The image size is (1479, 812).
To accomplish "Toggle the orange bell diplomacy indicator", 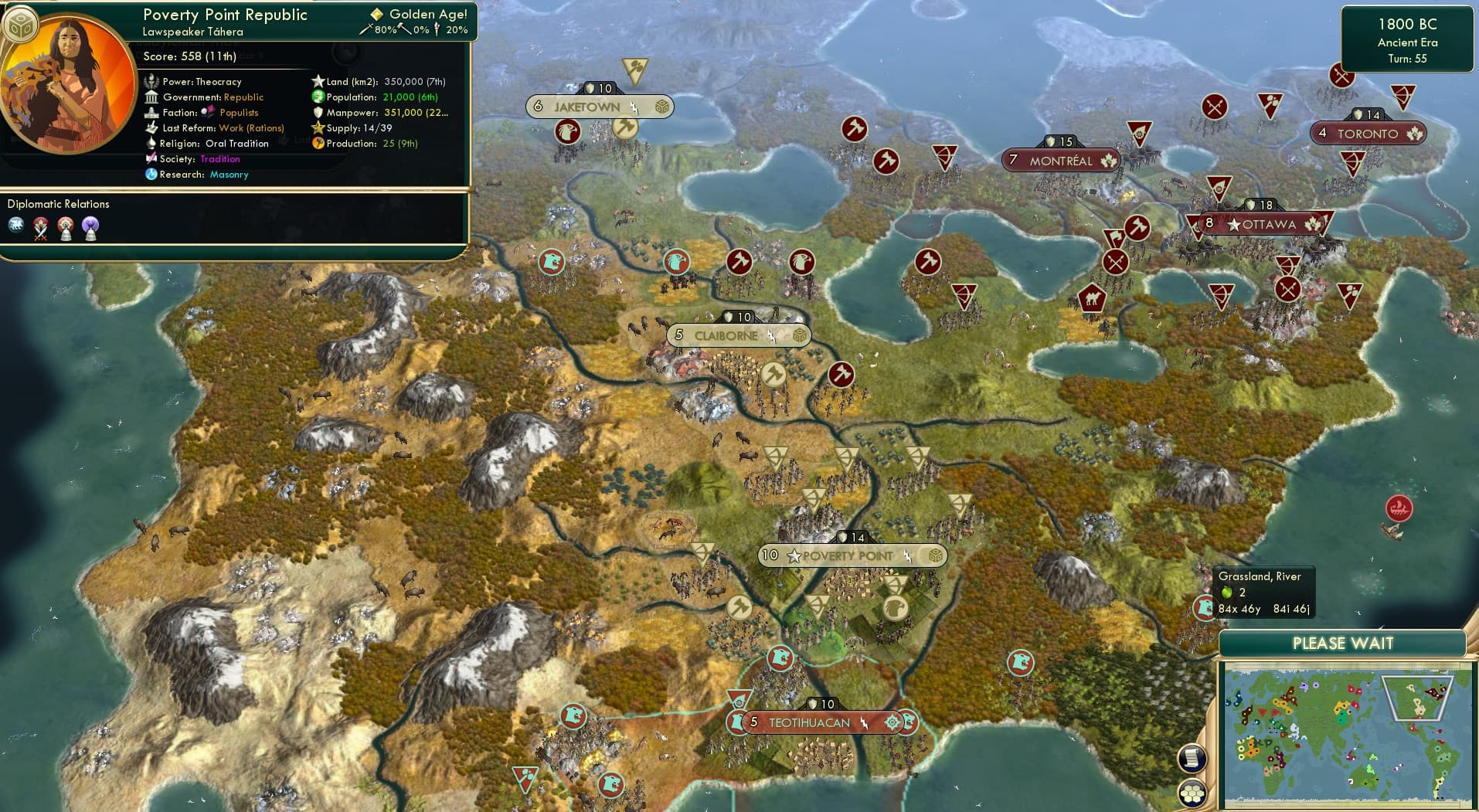I will pos(66,227).
